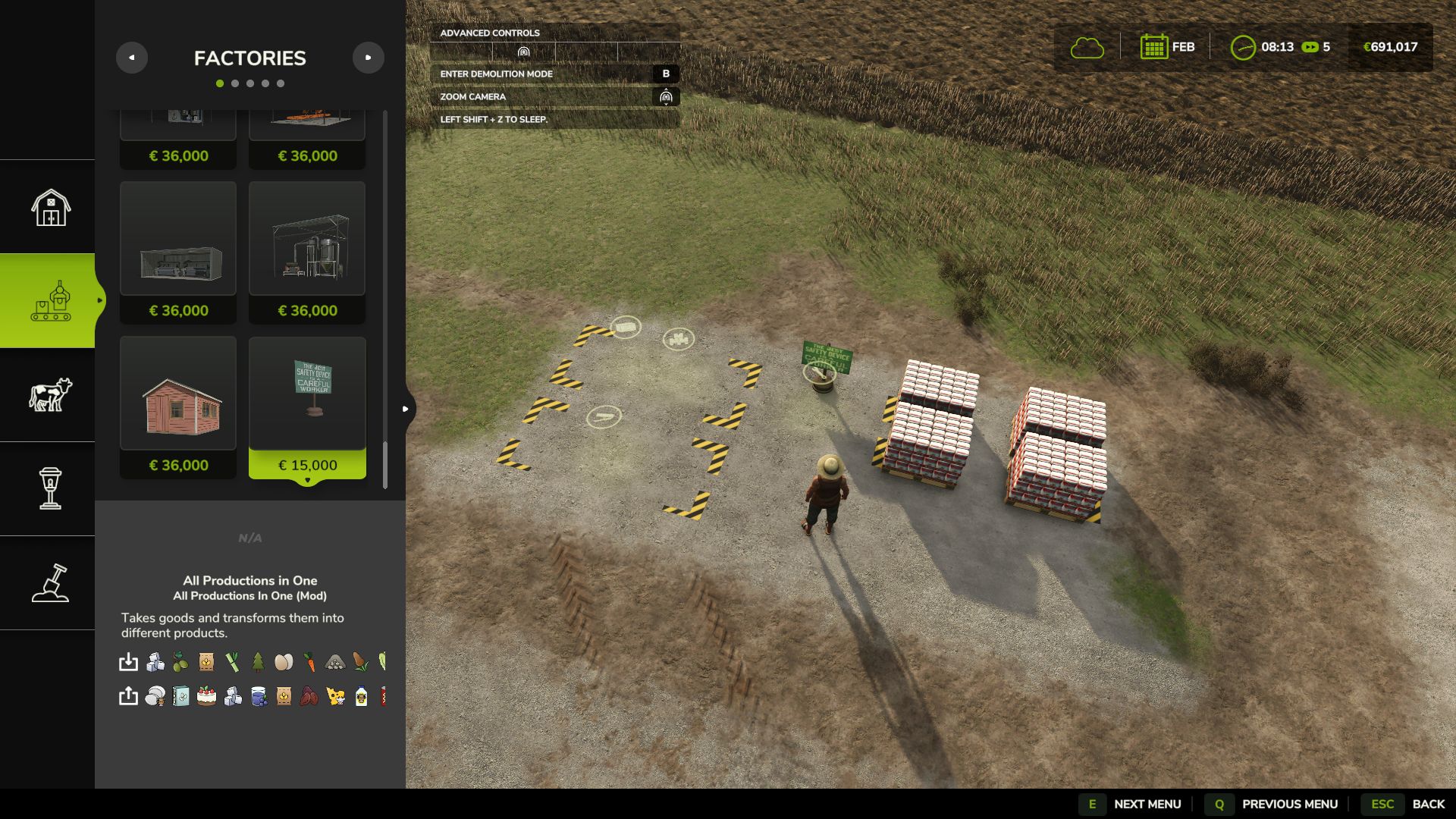Go to next category with right arrow

(x=368, y=58)
